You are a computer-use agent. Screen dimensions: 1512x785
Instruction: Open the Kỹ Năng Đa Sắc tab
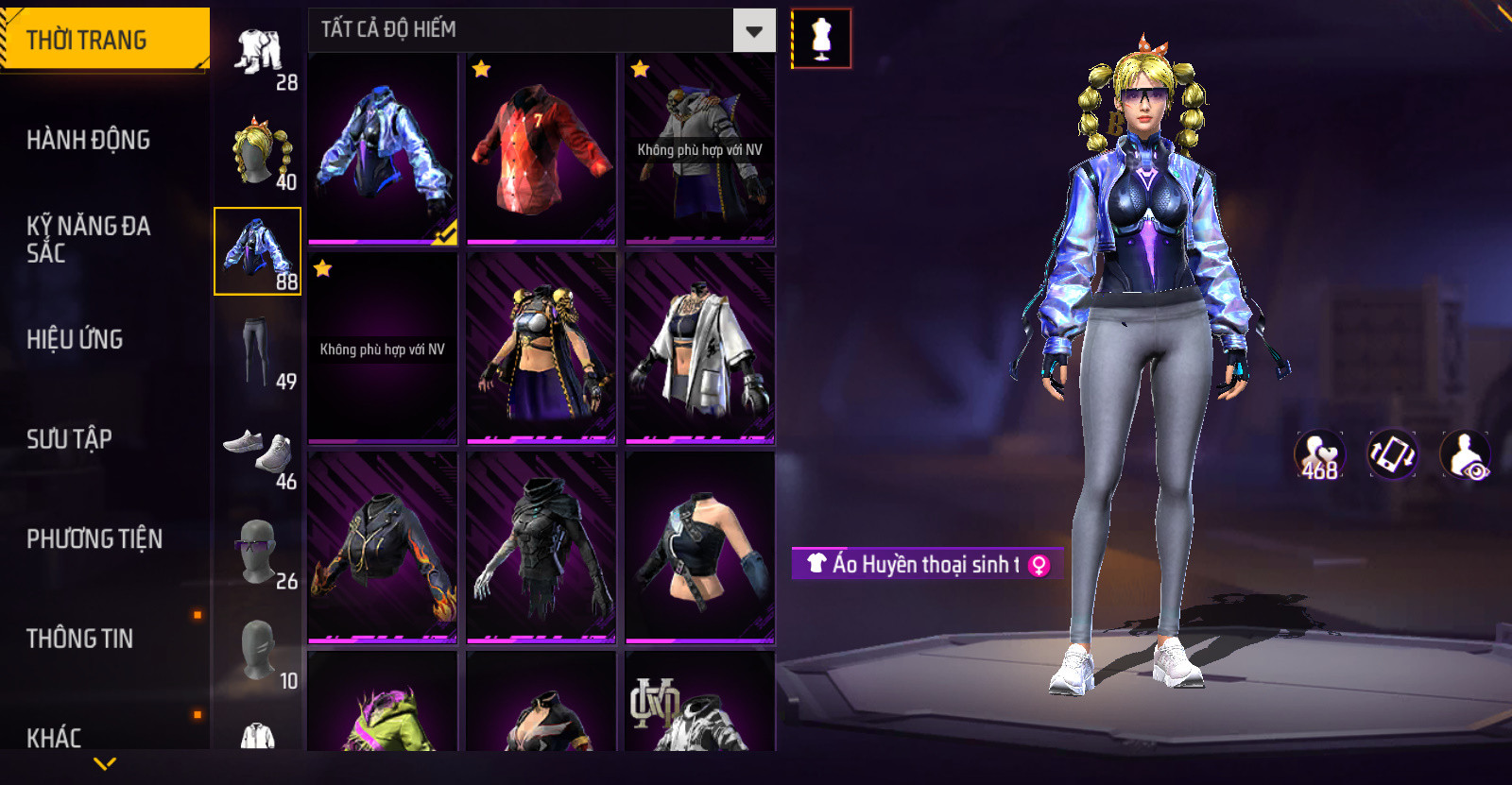89,239
